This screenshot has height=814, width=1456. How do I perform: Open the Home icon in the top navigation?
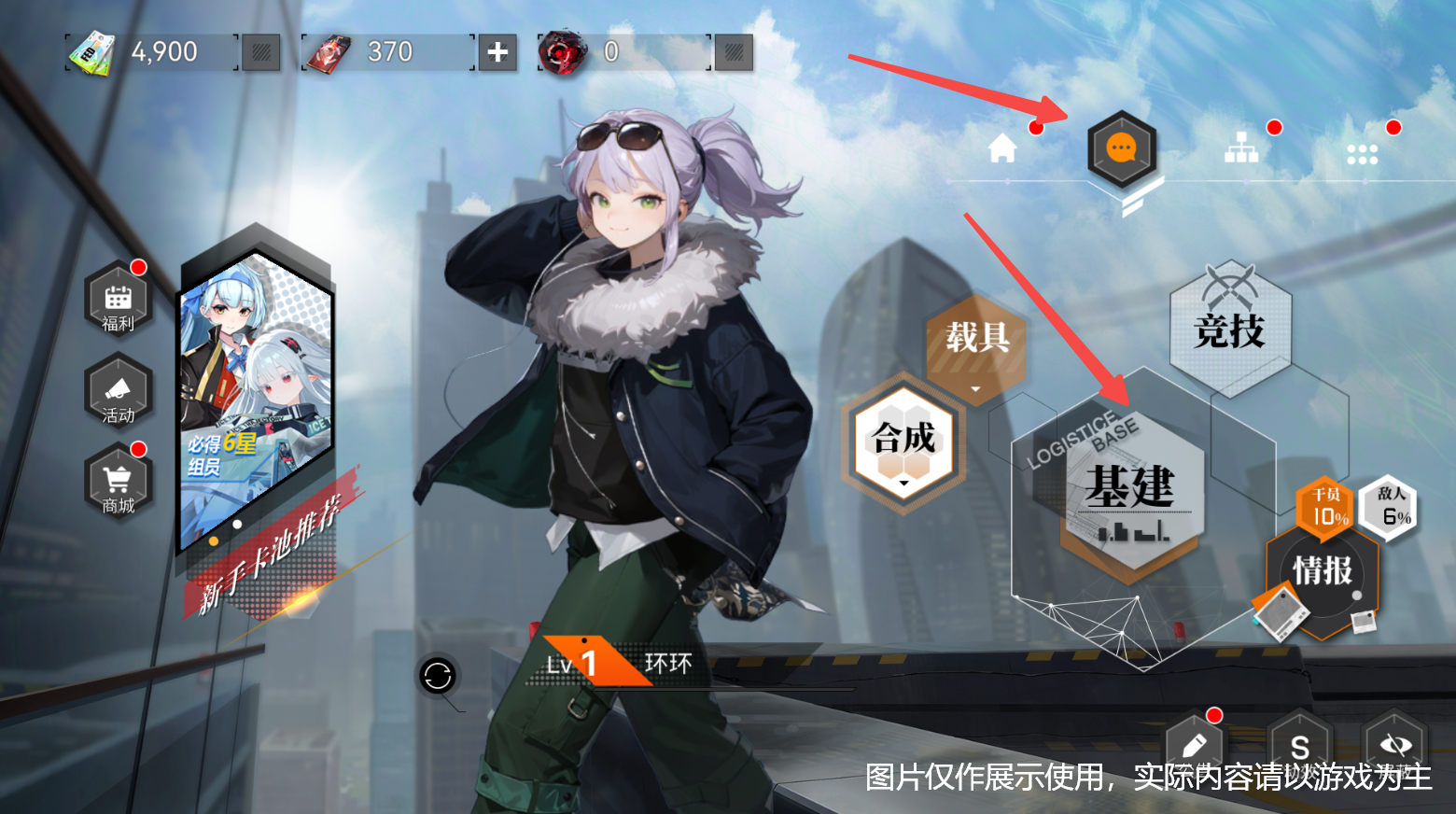coord(1001,147)
